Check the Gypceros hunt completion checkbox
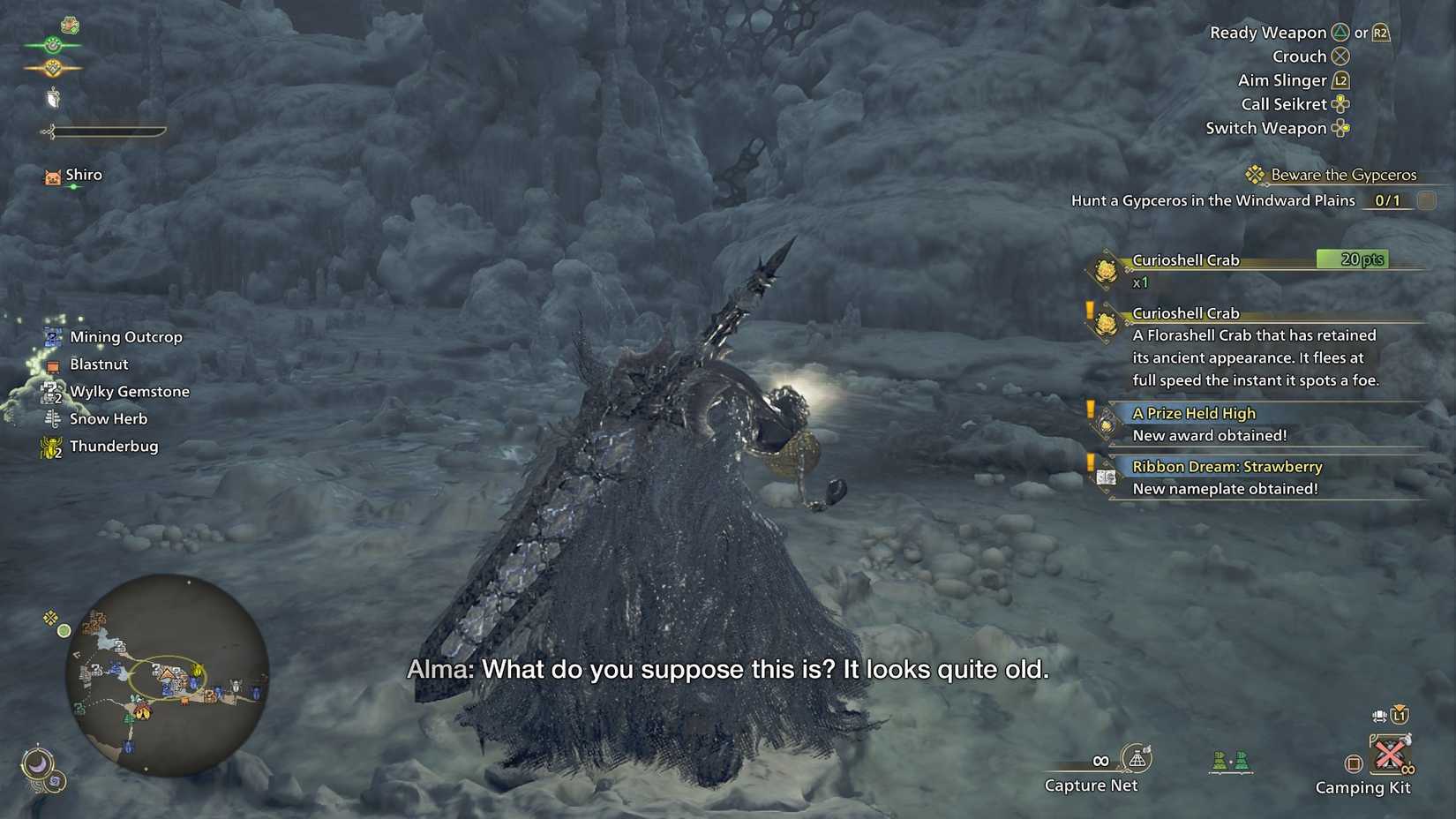 tap(1426, 200)
